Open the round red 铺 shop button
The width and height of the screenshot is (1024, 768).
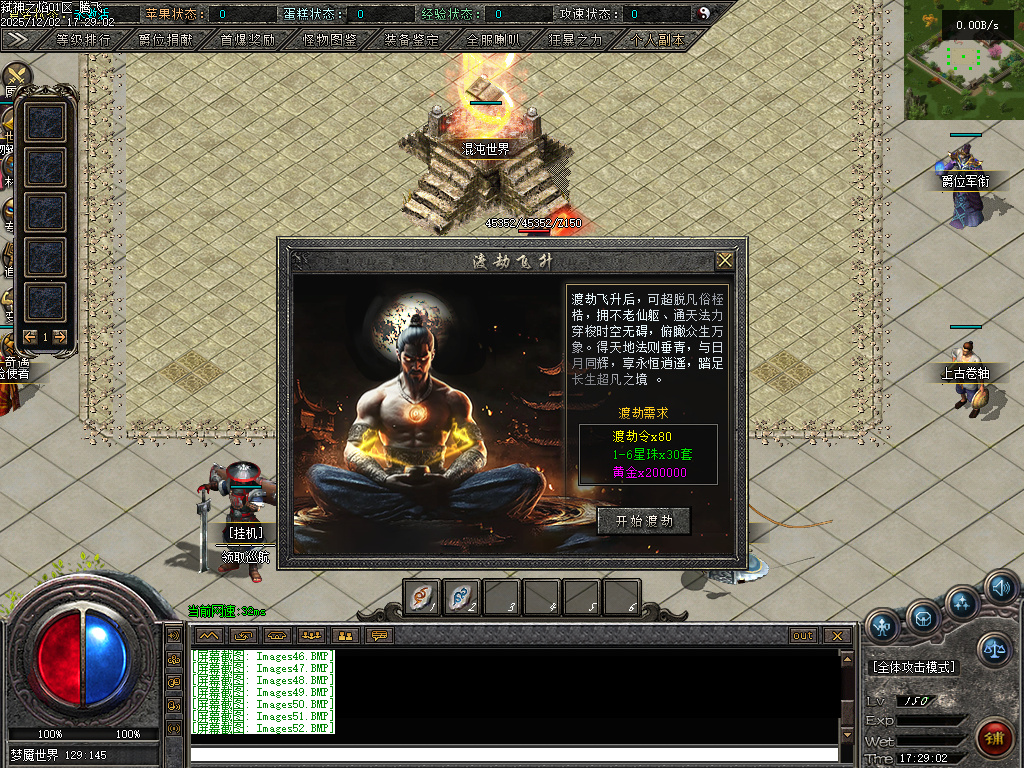pyautogui.click(x=994, y=739)
